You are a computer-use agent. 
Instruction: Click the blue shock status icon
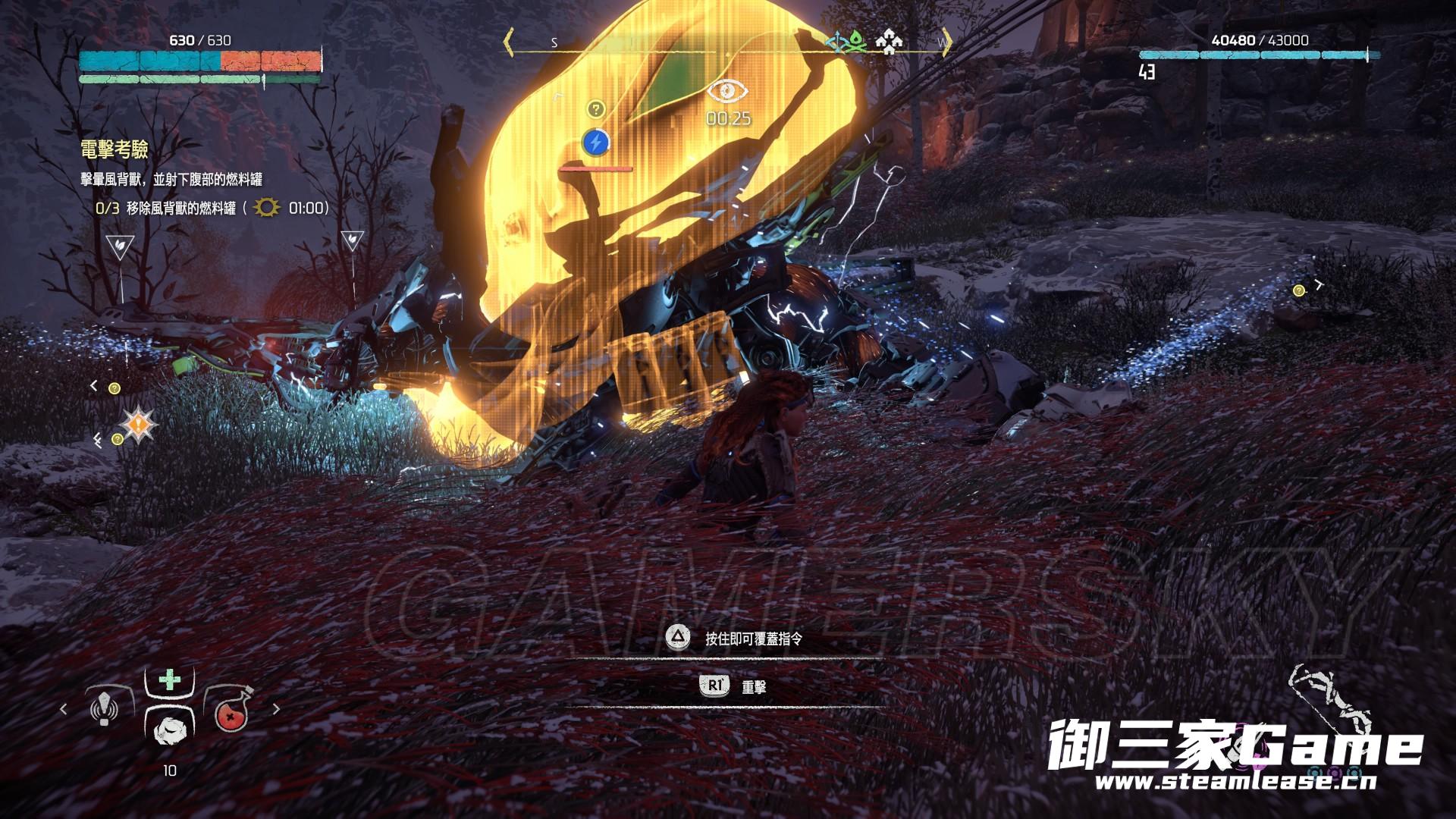pyautogui.click(x=595, y=141)
